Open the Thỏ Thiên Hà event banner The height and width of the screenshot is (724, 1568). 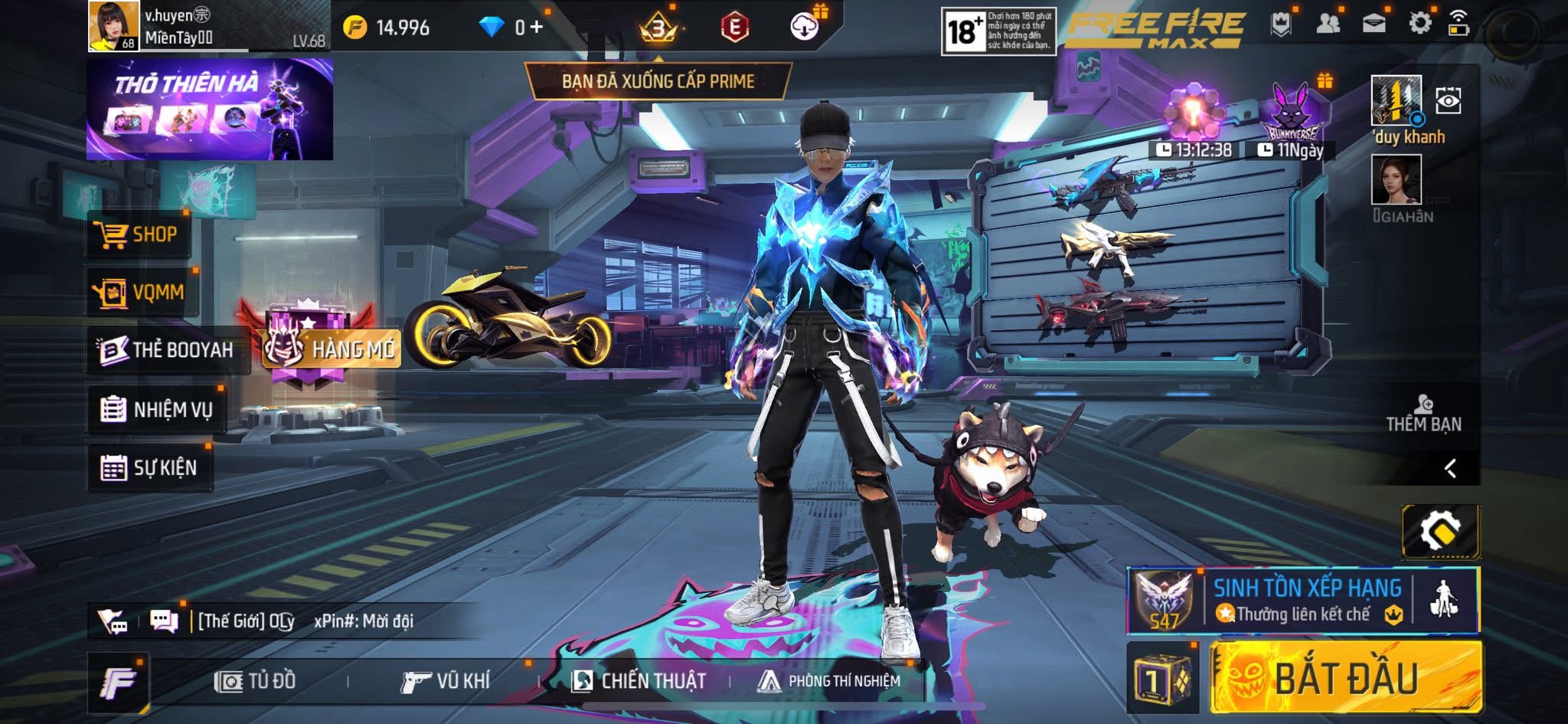209,109
